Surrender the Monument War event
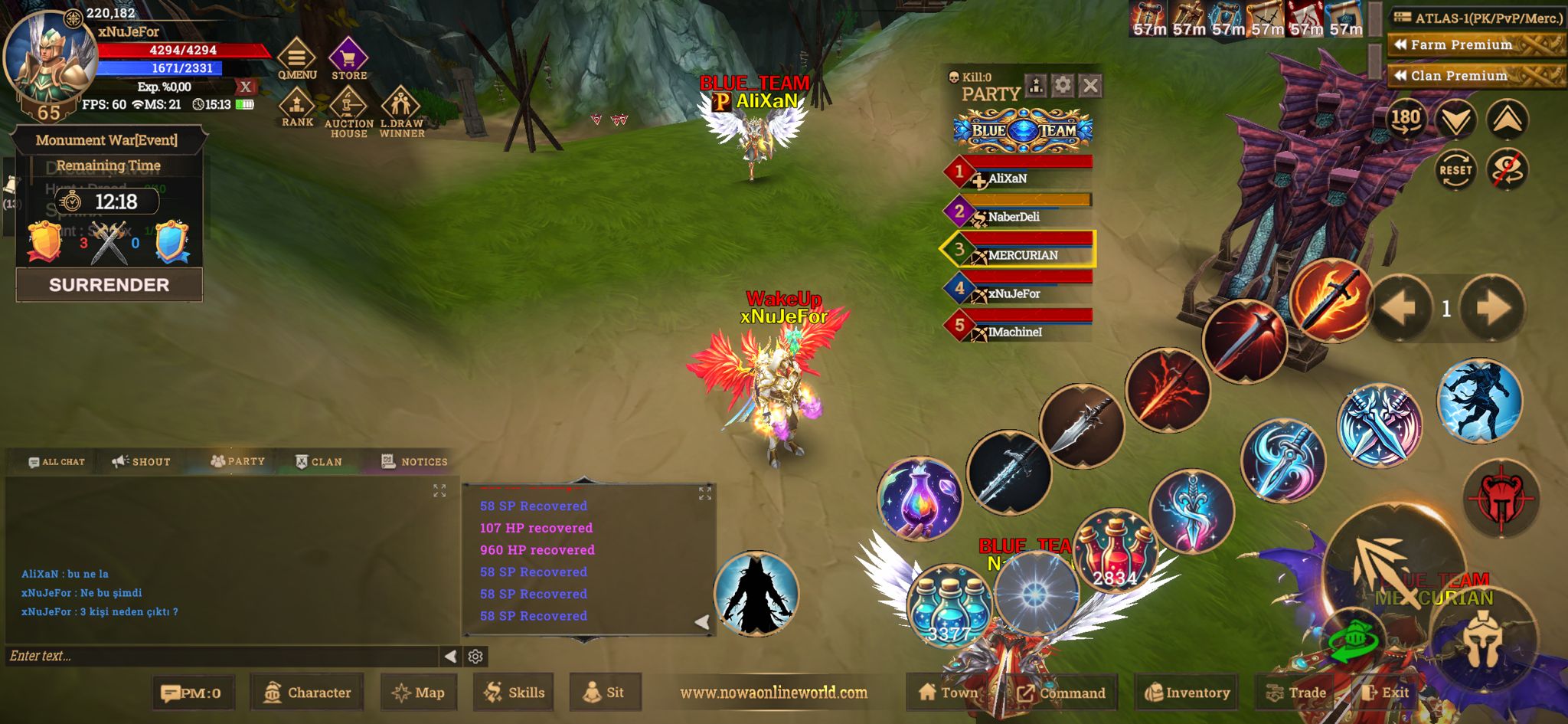Screen dimensions: 1568x724 109,285
